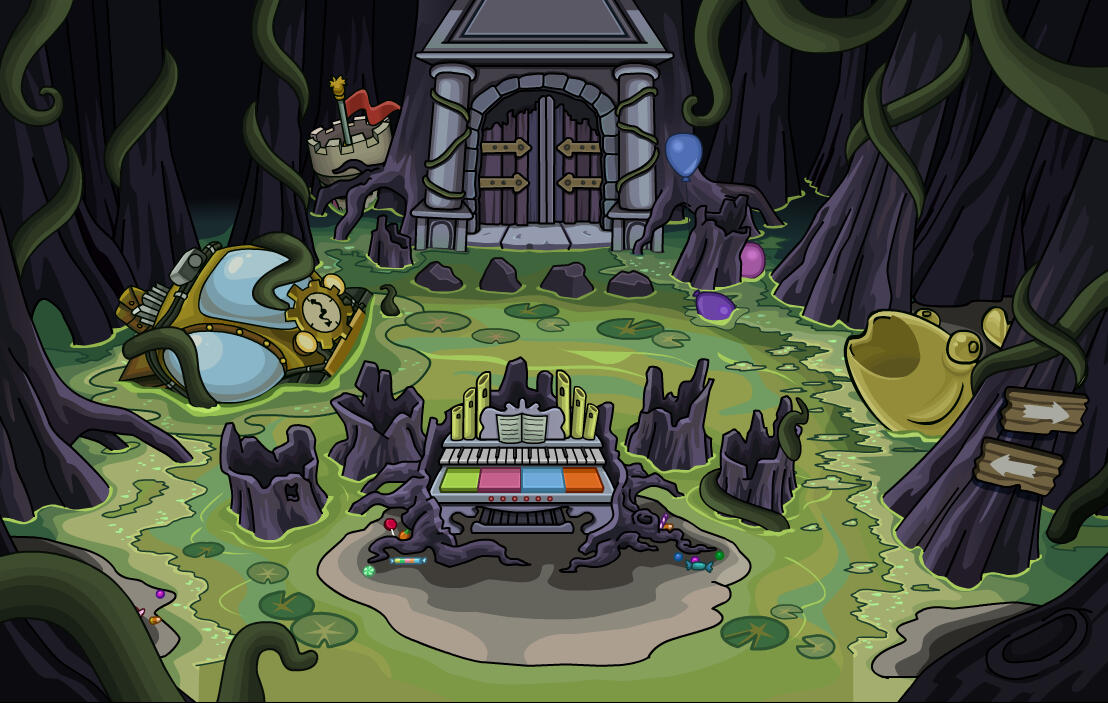Play the green organ key
This screenshot has height=703, width=1108.
point(459,480)
